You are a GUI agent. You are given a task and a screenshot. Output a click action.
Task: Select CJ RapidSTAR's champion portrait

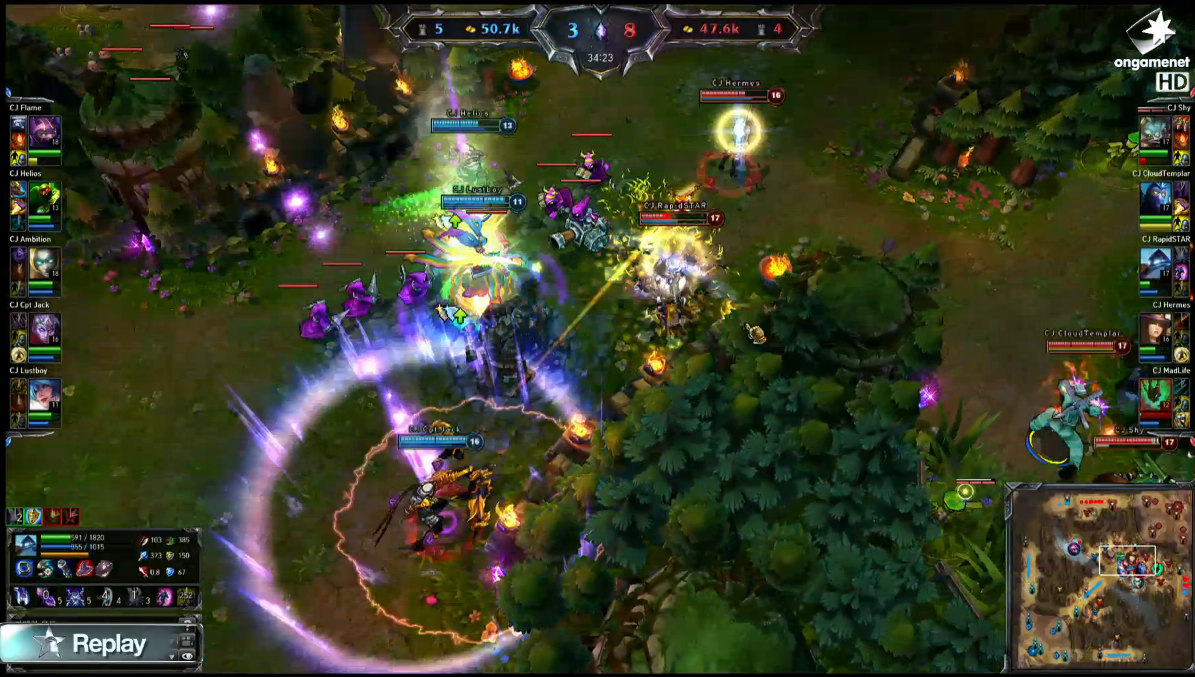[1155, 264]
